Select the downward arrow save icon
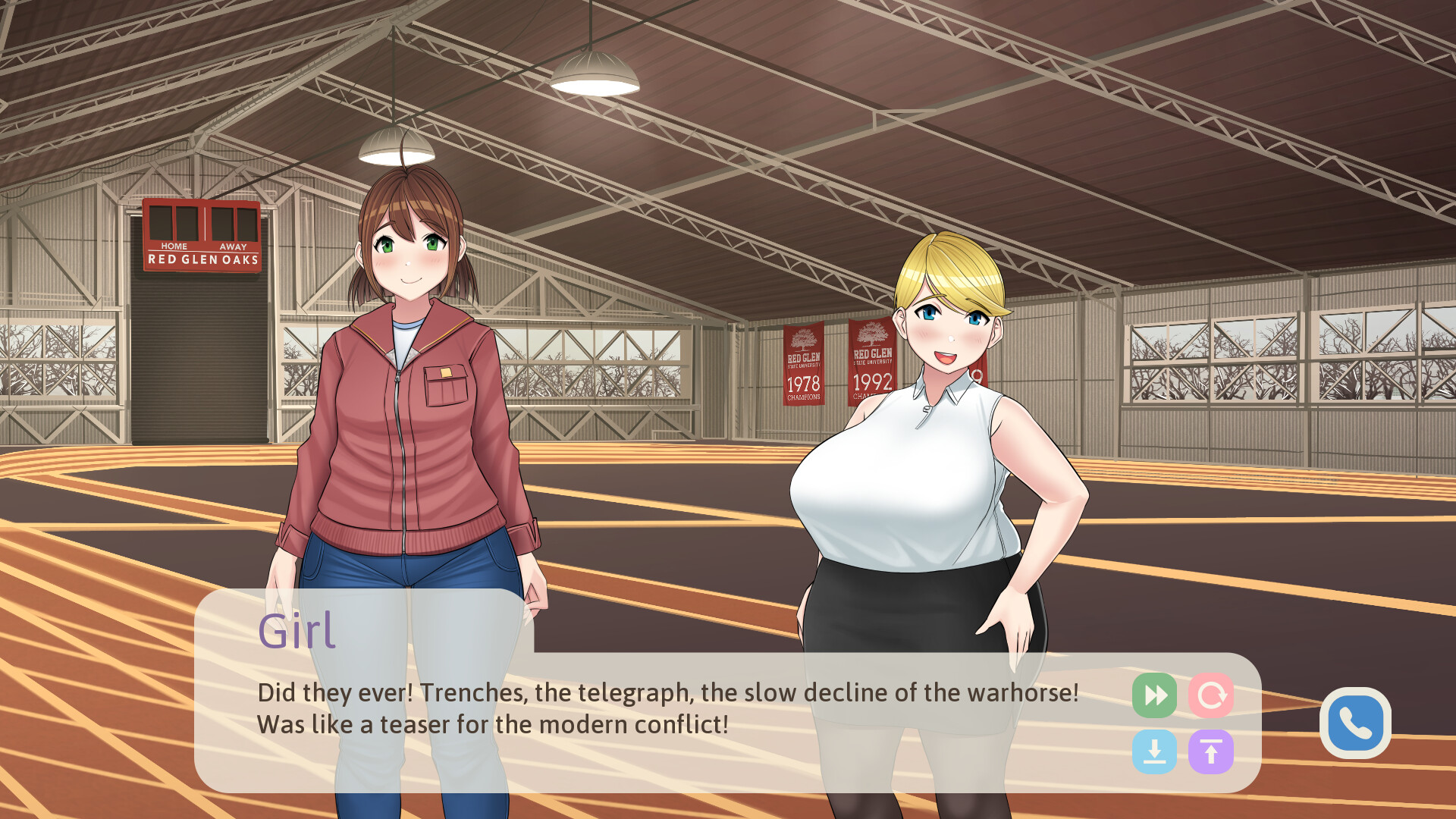Screen dimensions: 1456x819 1153,752
